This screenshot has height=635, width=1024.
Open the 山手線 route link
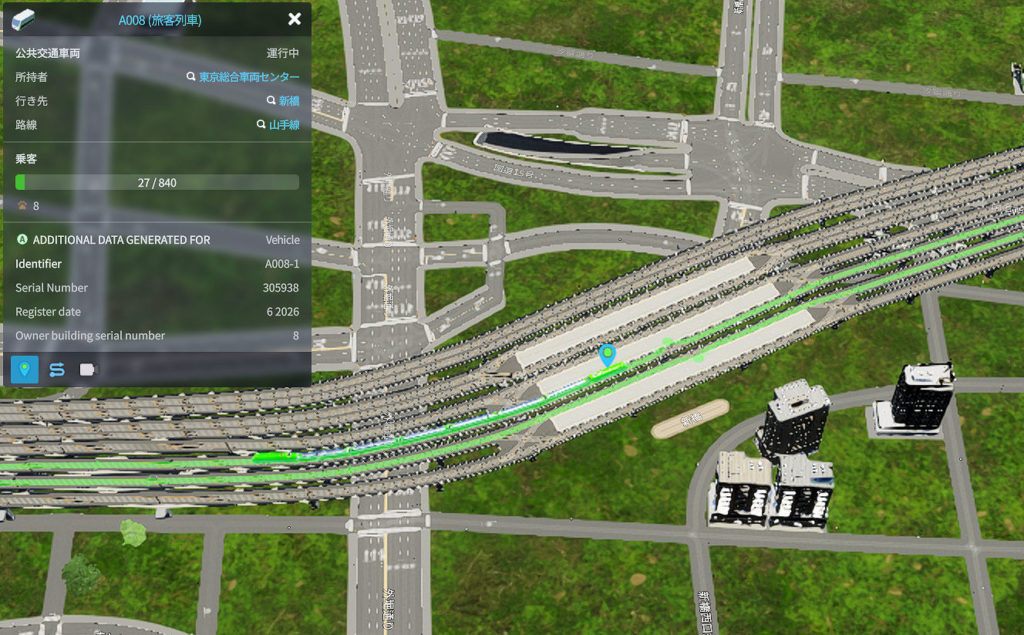(283, 125)
